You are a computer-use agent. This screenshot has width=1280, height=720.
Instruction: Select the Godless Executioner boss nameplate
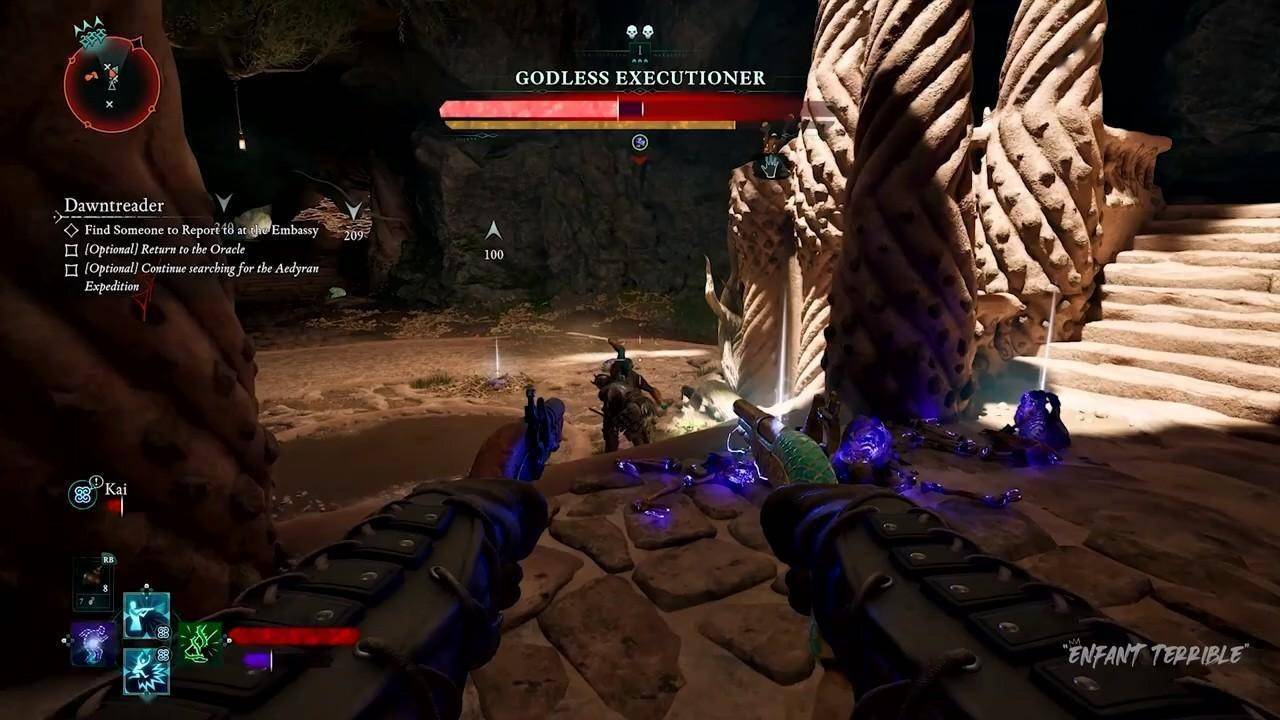pos(640,78)
